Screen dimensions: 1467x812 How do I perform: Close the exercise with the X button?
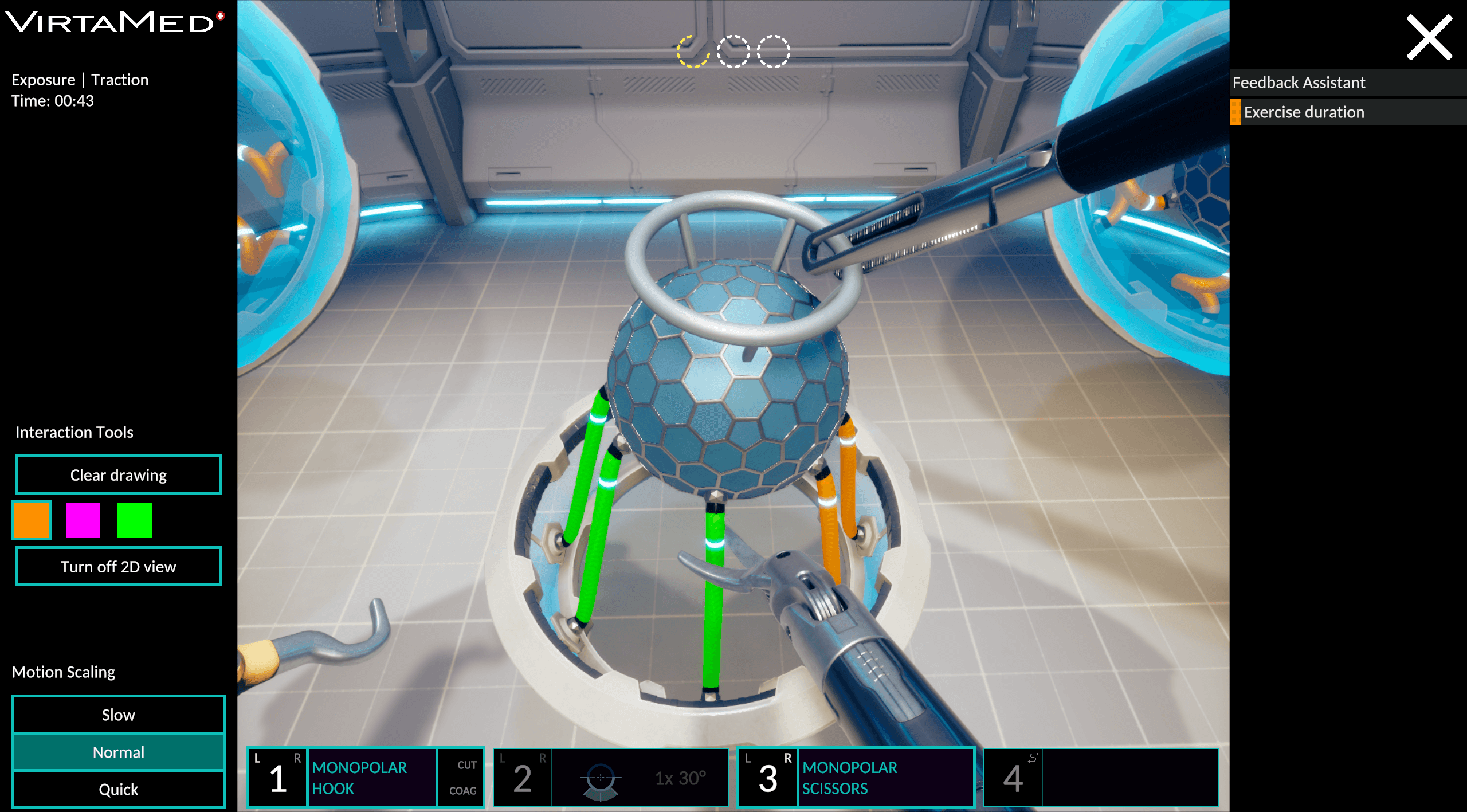(x=1429, y=38)
